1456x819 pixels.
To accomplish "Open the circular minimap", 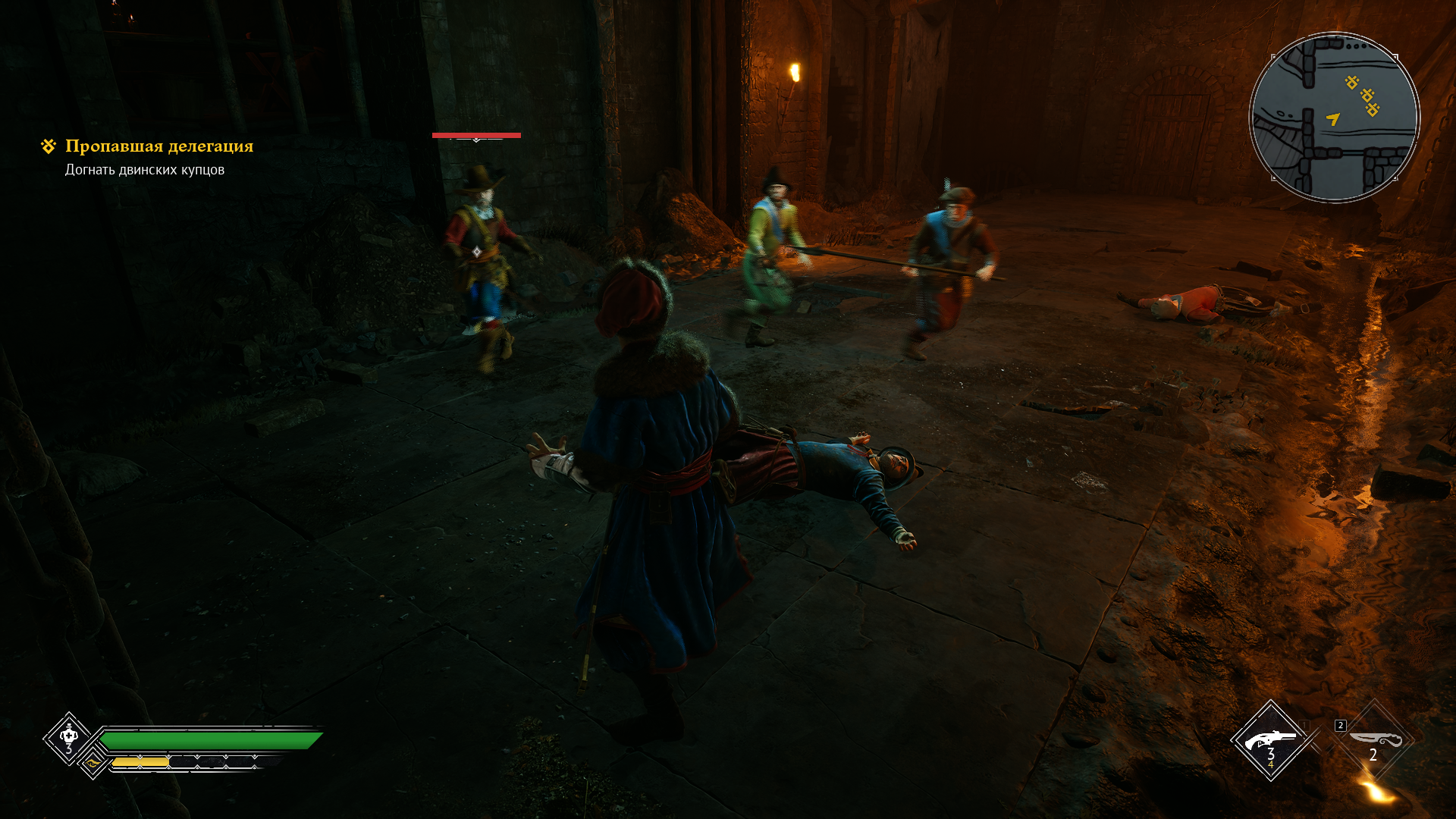I will coord(1334,118).
